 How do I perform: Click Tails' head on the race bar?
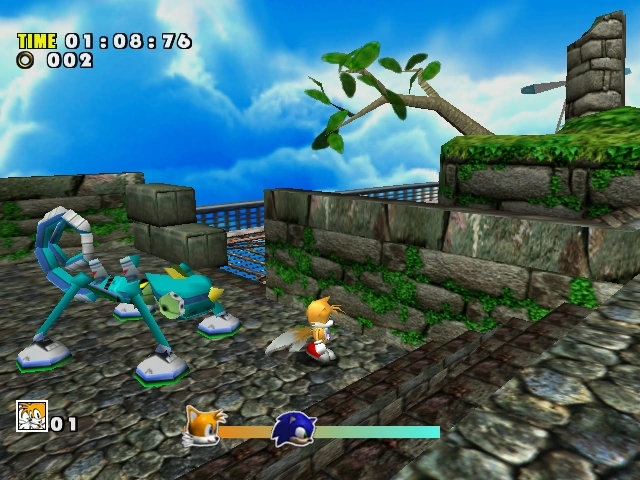[x=205, y=426]
